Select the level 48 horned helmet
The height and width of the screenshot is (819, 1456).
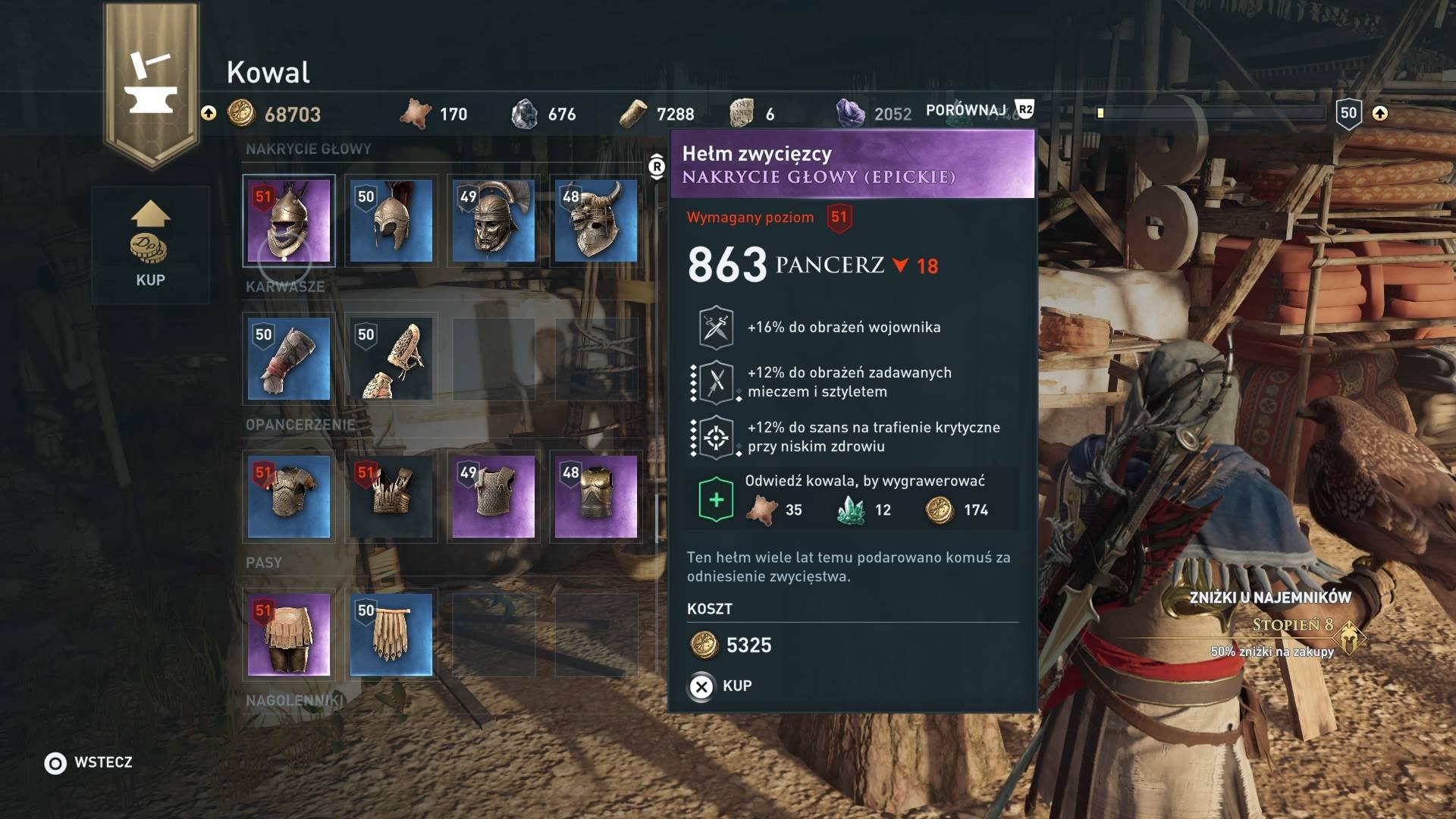point(596,221)
